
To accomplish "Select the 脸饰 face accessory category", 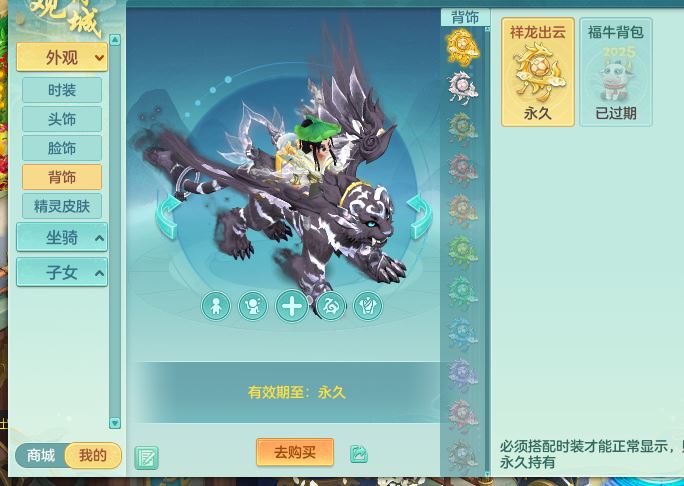I will (x=62, y=148).
